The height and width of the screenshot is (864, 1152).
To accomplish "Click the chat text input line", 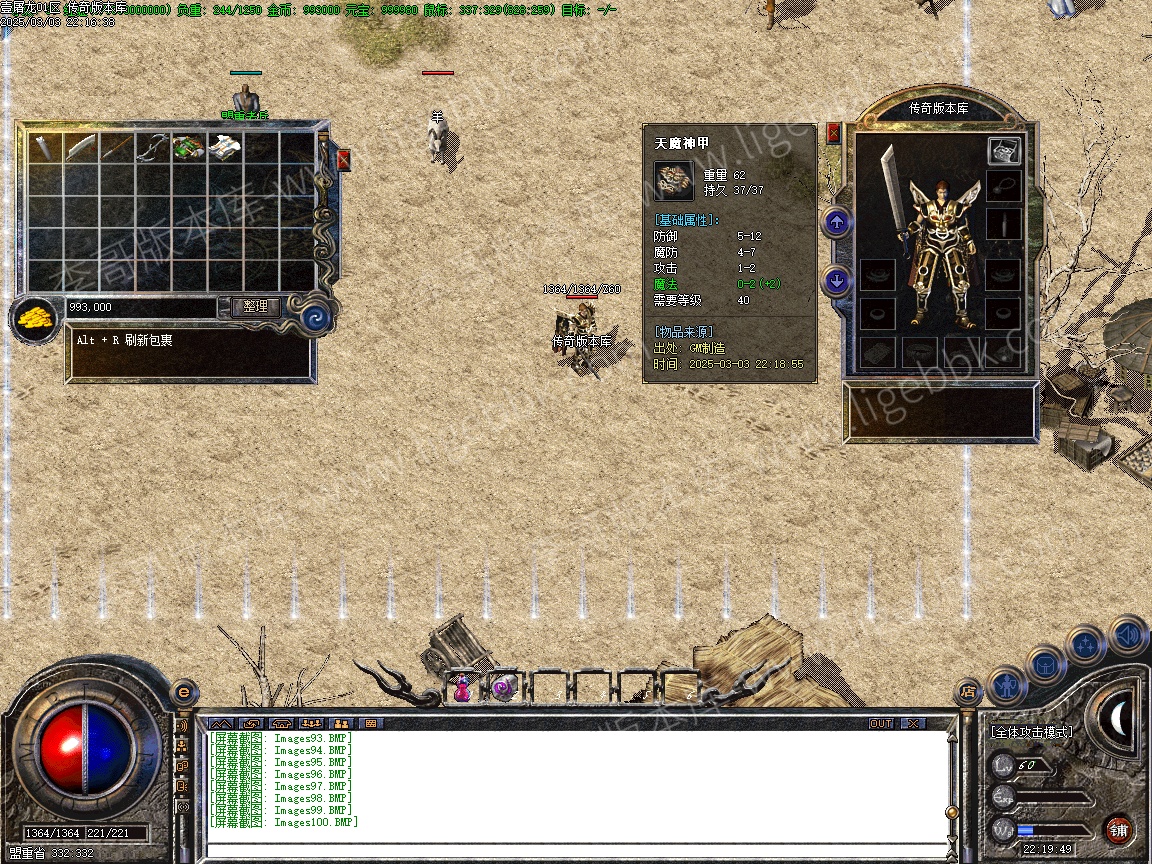I will click(x=575, y=849).
